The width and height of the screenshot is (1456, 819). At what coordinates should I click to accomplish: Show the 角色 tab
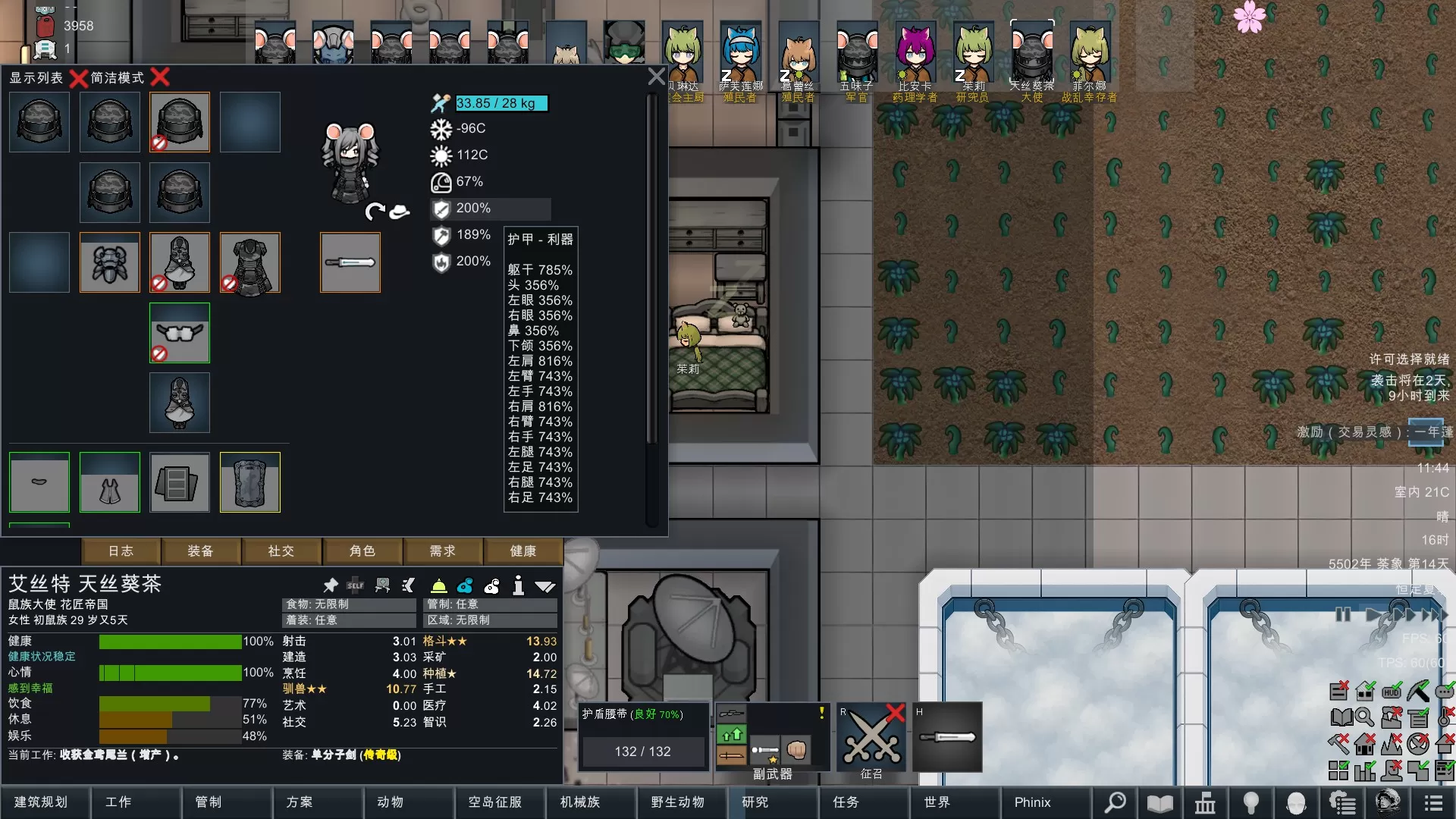point(362,551)
